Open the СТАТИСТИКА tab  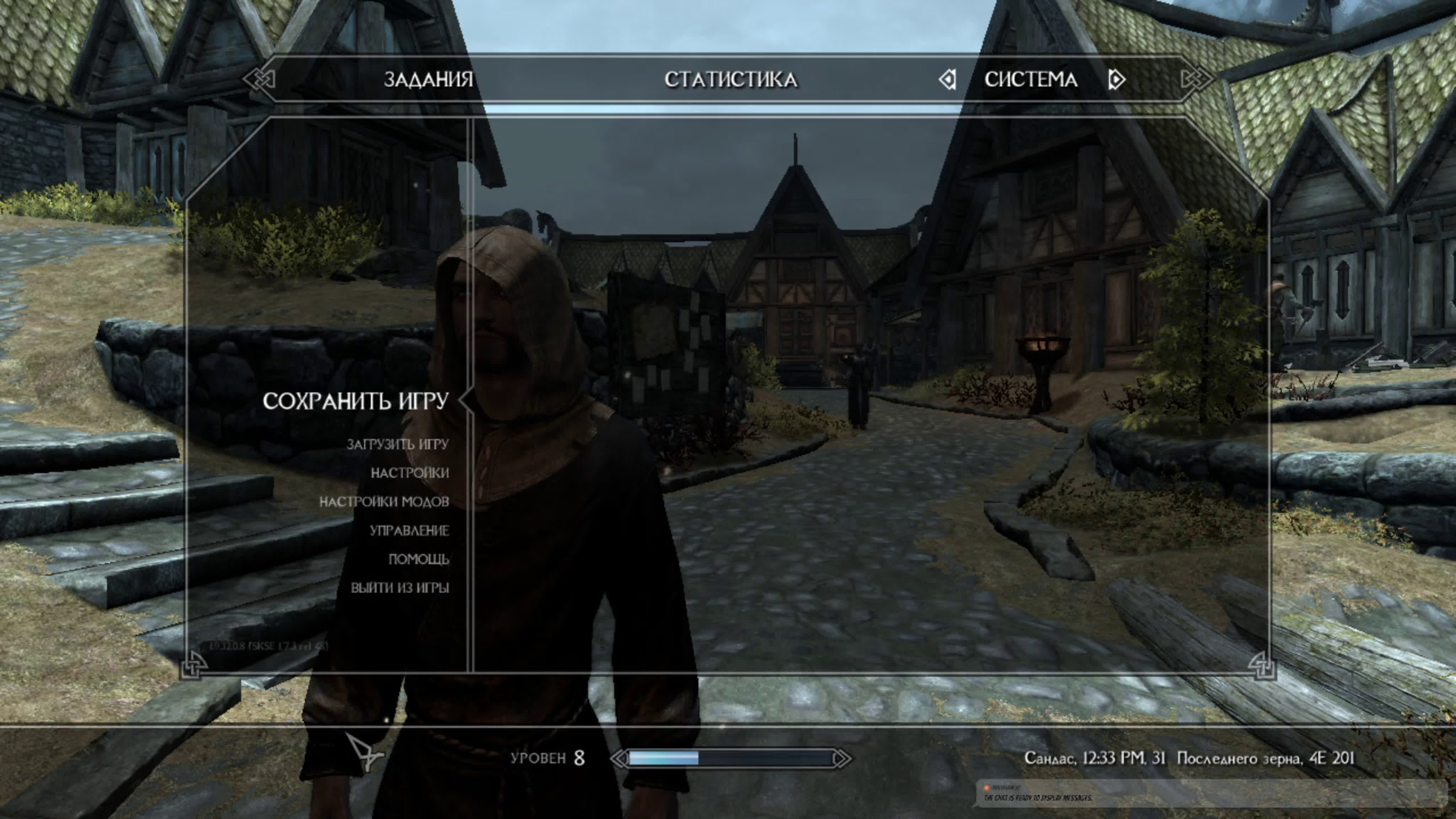click(730, 80)
